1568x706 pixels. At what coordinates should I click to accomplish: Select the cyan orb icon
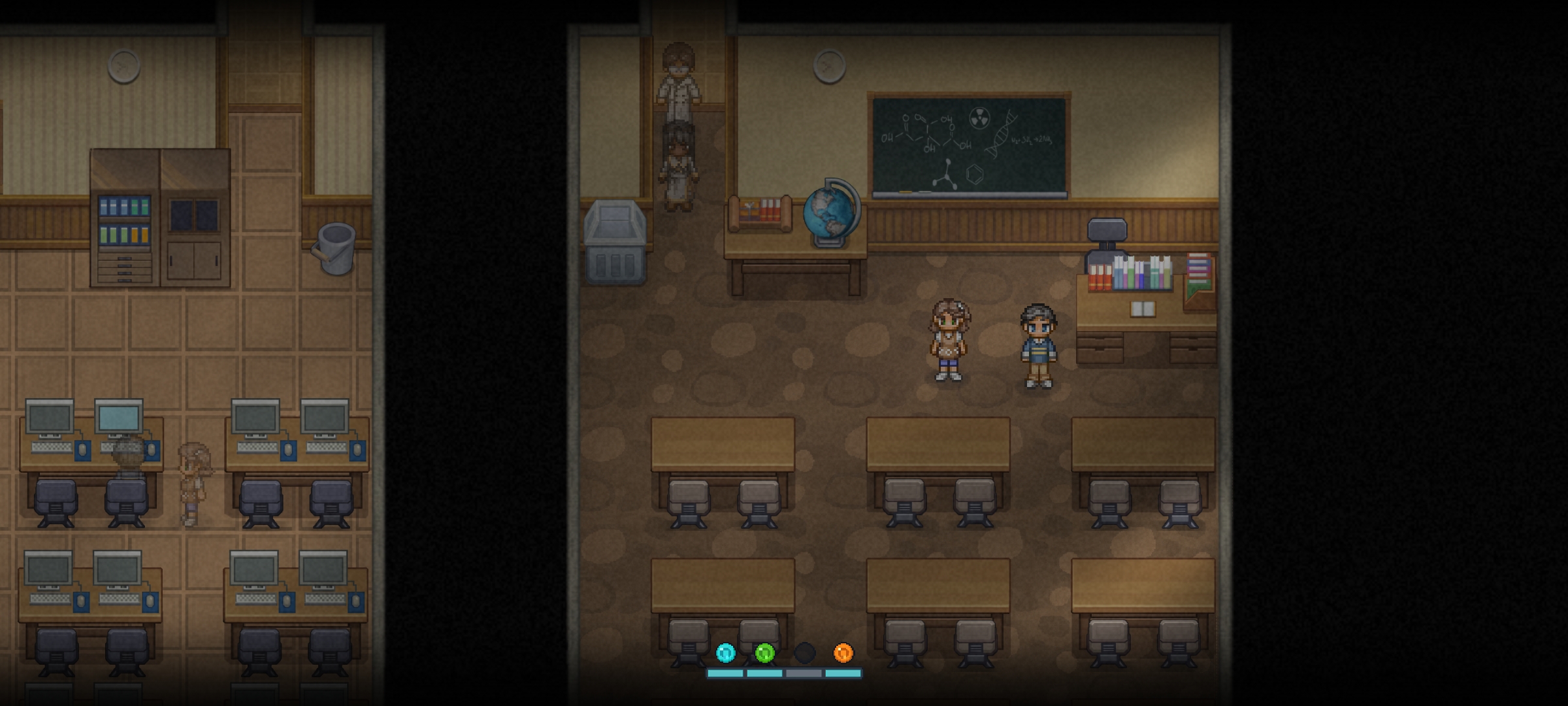point(725,652)
